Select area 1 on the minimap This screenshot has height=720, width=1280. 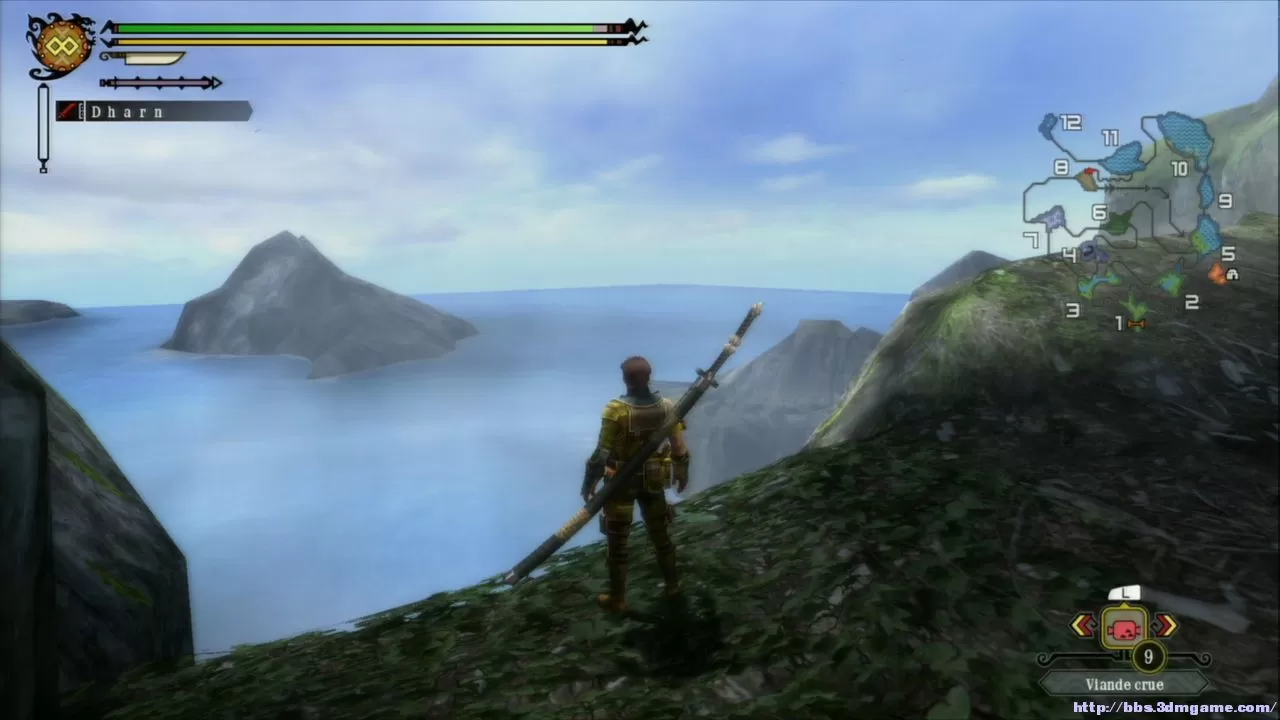pyautogui.click(x=1134, y=308)
